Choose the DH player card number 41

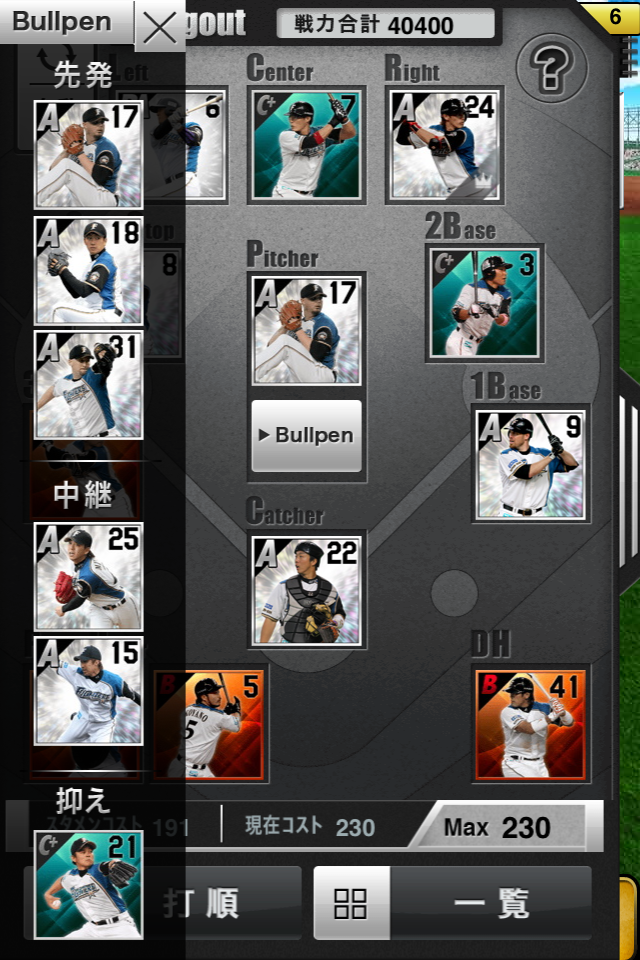tap(530, 724)
